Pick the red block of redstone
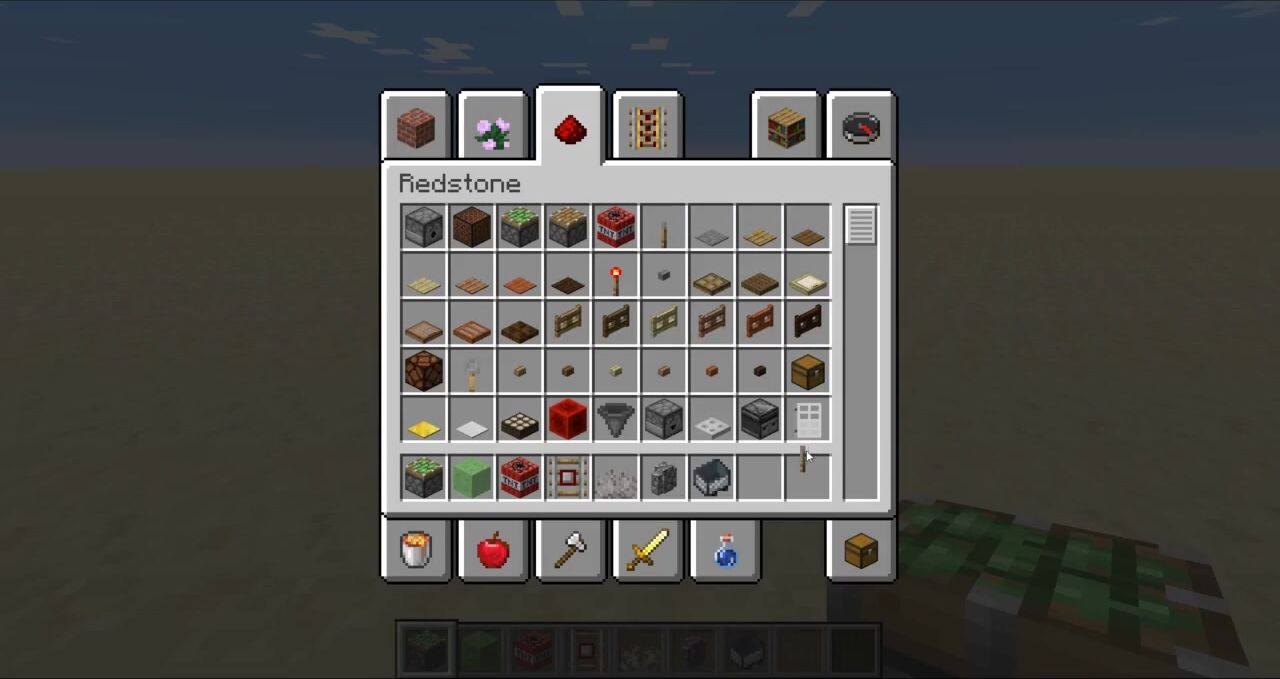 567,419
